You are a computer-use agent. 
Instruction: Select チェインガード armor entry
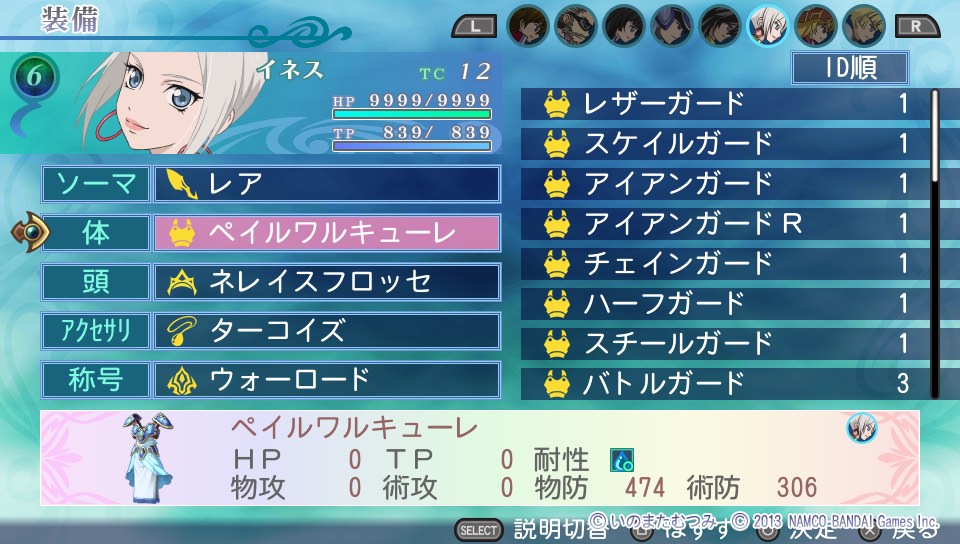[724, 263]
